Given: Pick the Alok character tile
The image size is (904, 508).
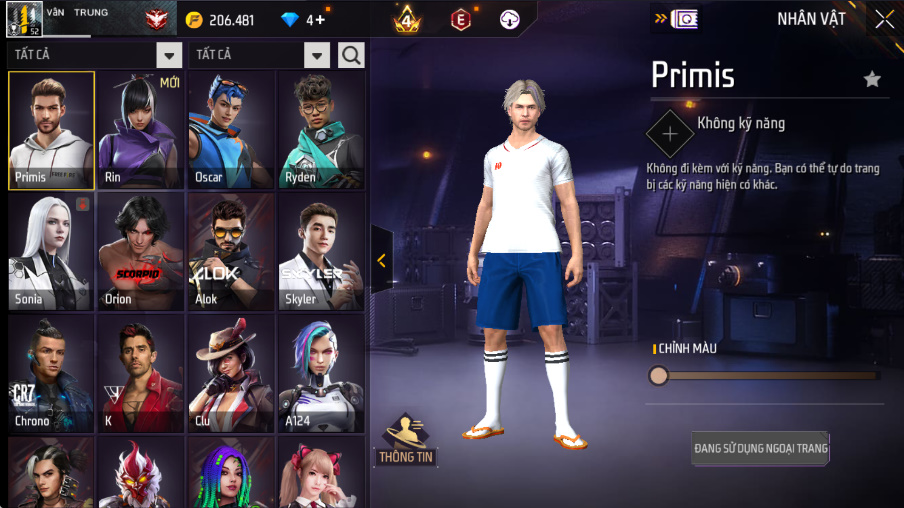Looking at the screenshot, I should (x=231, y=252).
